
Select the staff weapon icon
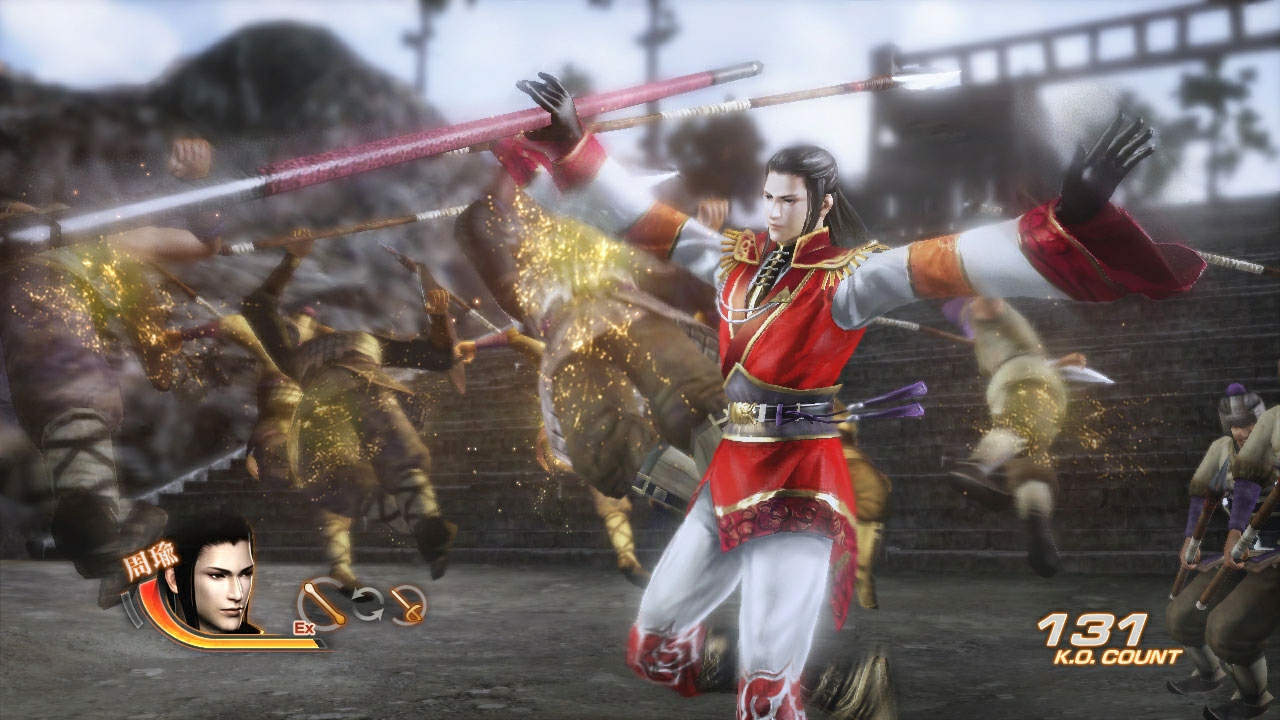(x=325, y=603)
